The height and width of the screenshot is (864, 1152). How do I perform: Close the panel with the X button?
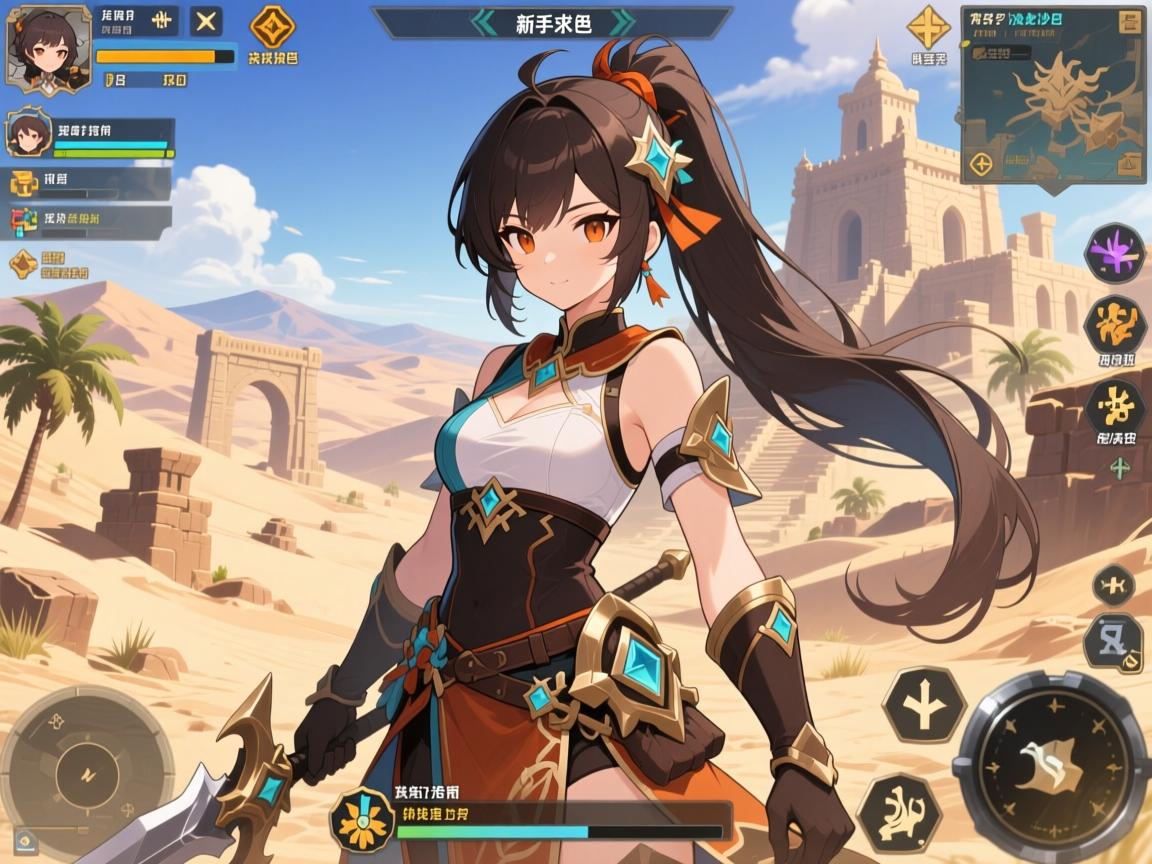coord(206,22)
